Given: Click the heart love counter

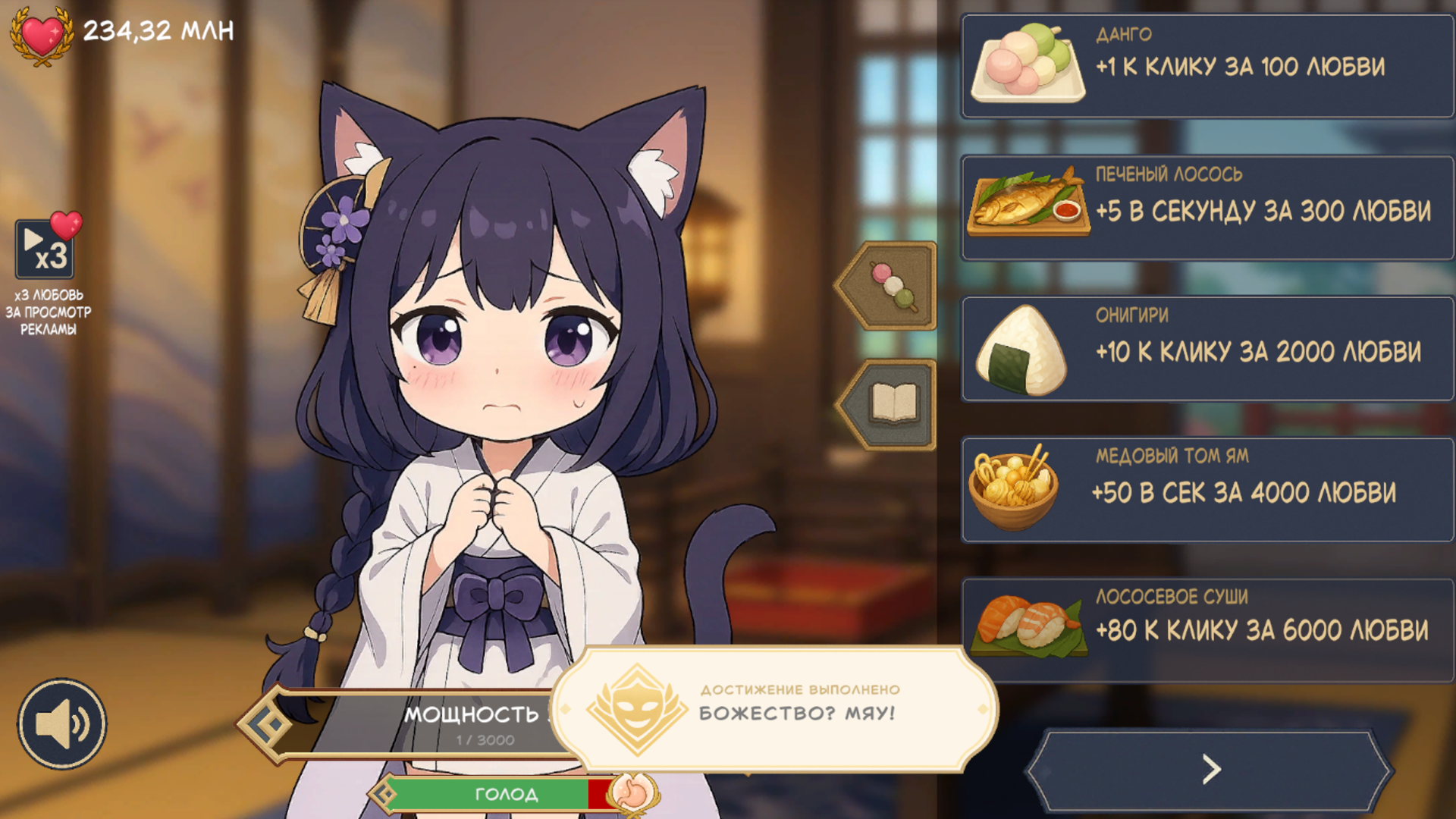Looking at the screenshot, I should [x=42, y=30].
